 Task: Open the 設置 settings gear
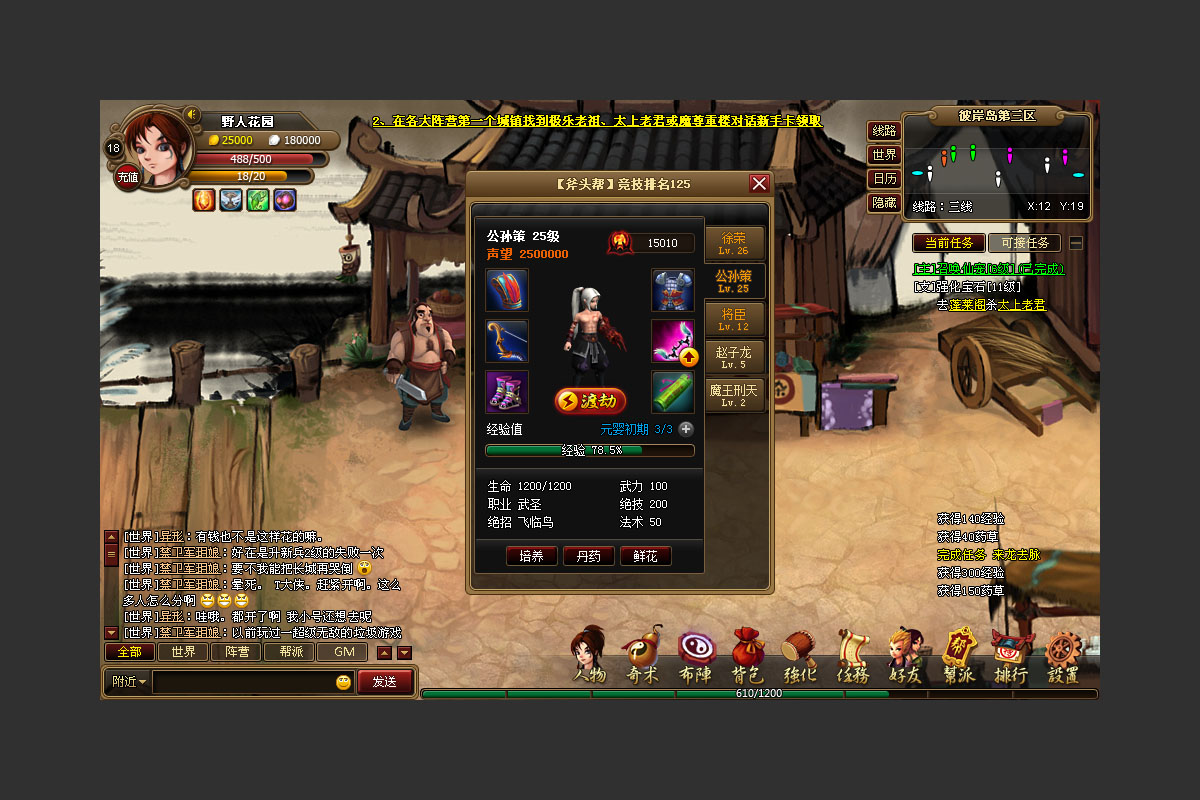click(x=1063, y=657)
